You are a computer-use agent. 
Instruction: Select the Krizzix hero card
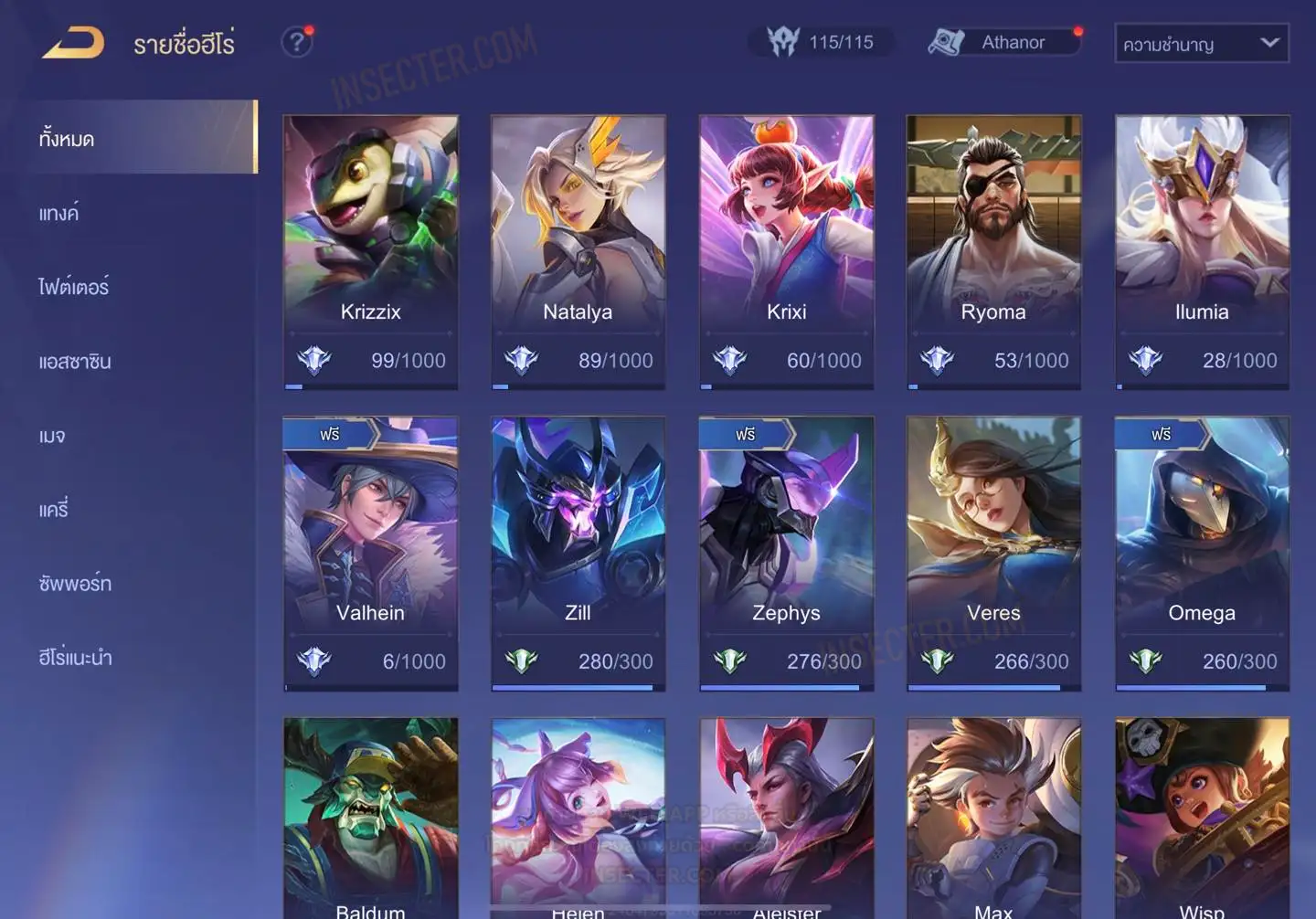[x=370, y=251]
